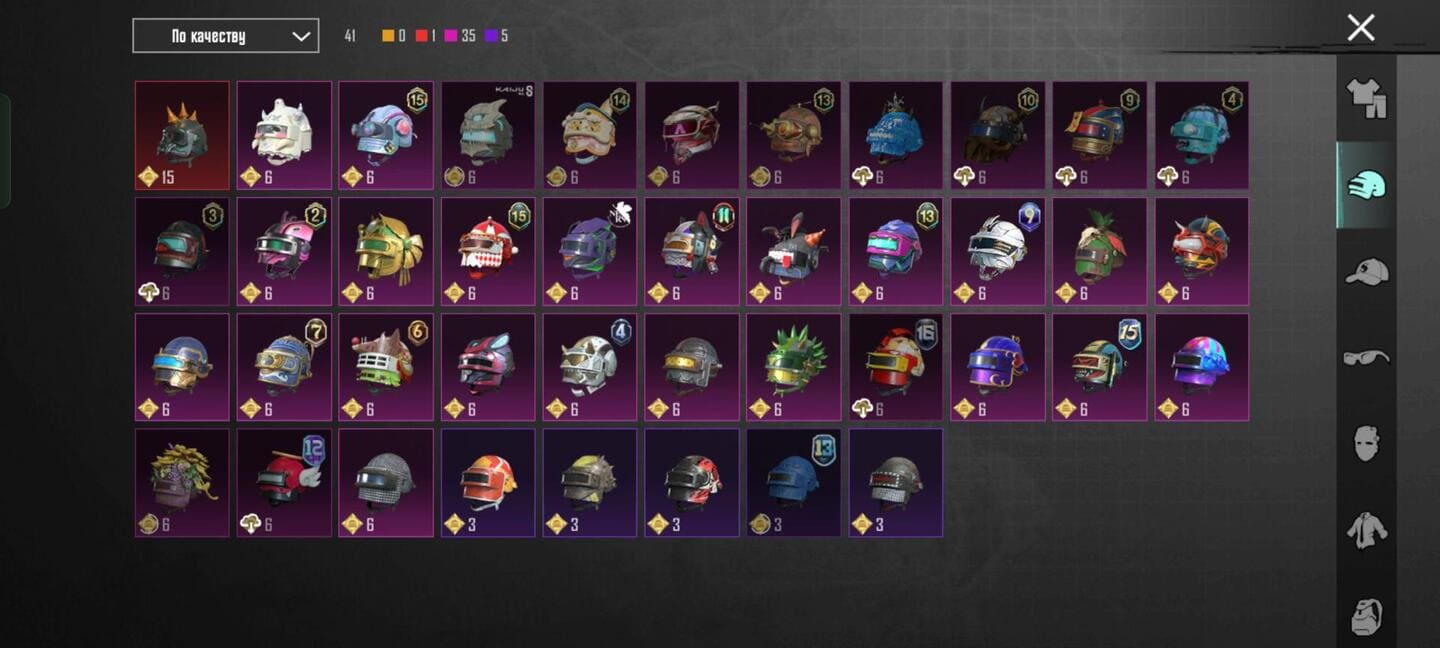Viewport: 1440px width, 648px height.
Task: Select the helmet category tab
Action: coord(1366,185)
